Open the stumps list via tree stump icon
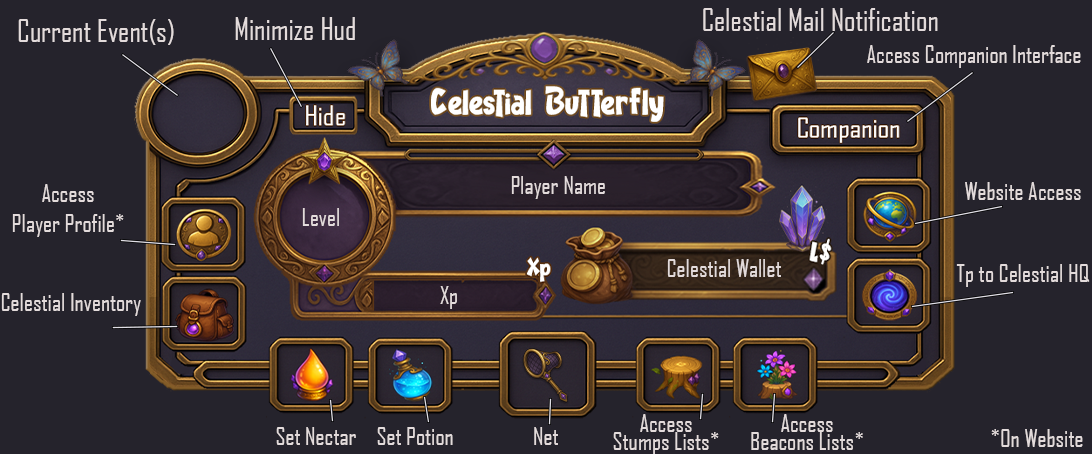This screenshot has width=1092, height=454. click(x=677, y=375)
